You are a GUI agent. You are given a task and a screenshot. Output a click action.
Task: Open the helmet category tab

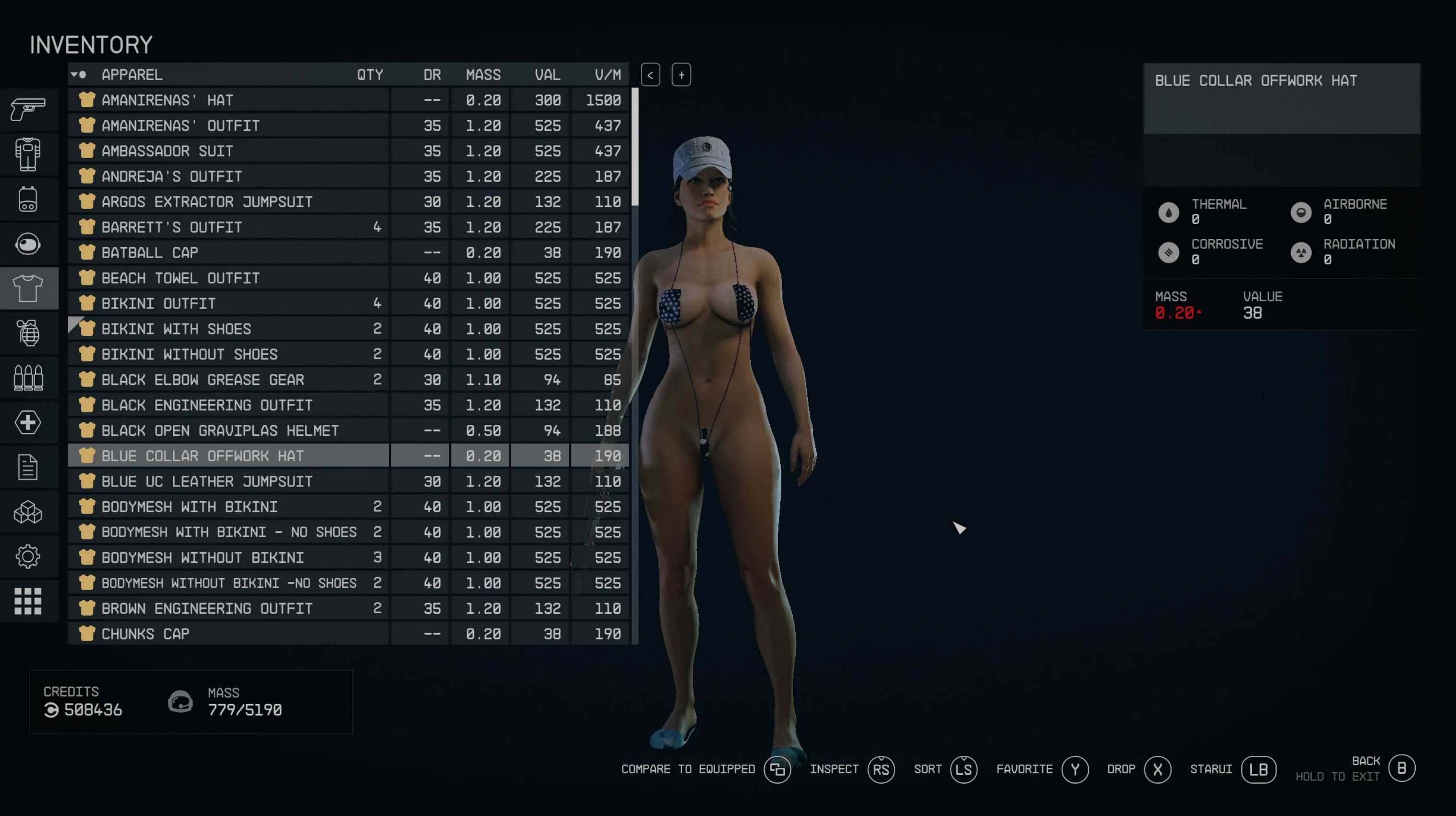pyautogui.click(x=28, y=244)
